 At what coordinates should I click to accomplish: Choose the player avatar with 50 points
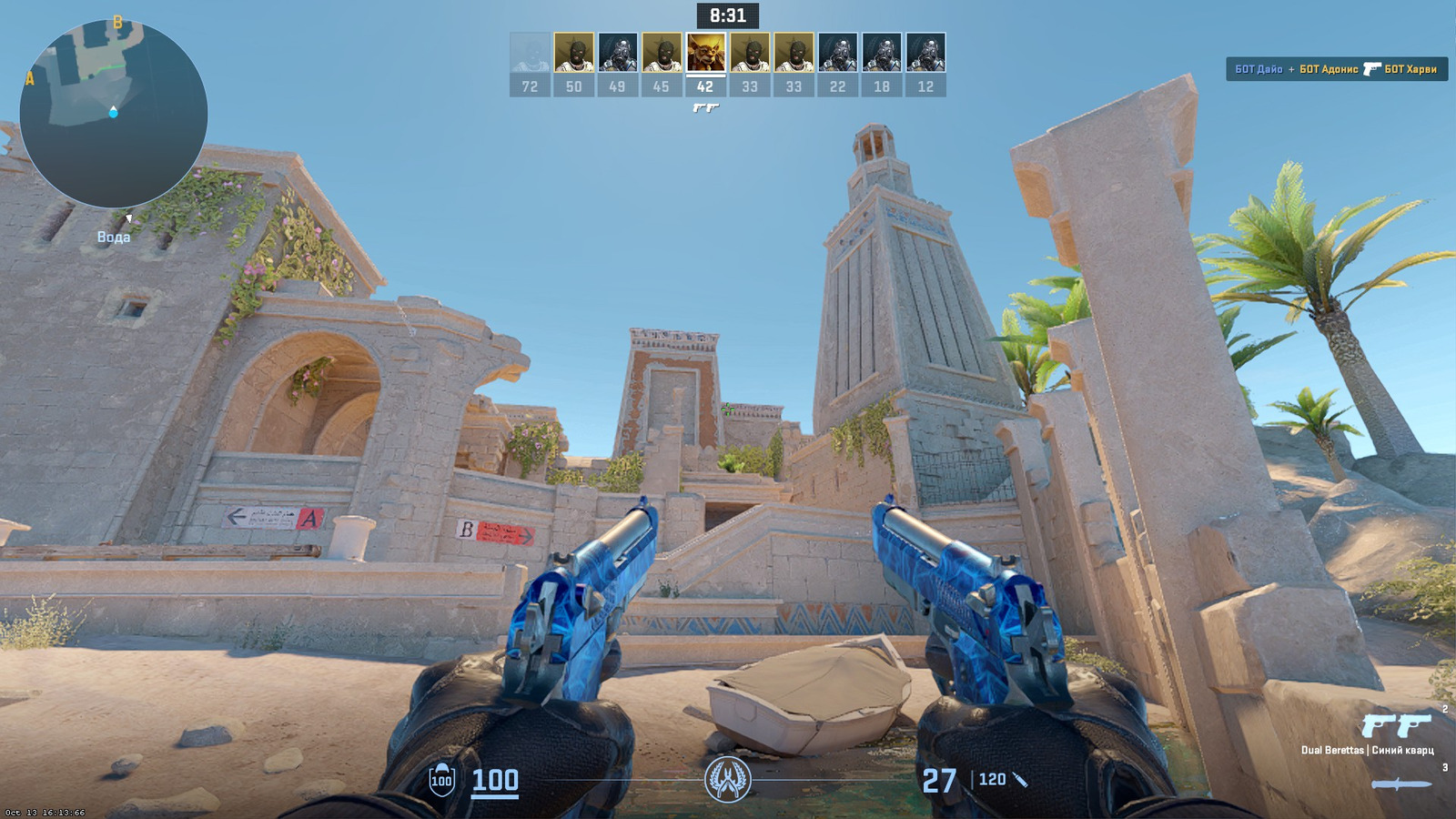coord(574,53)
